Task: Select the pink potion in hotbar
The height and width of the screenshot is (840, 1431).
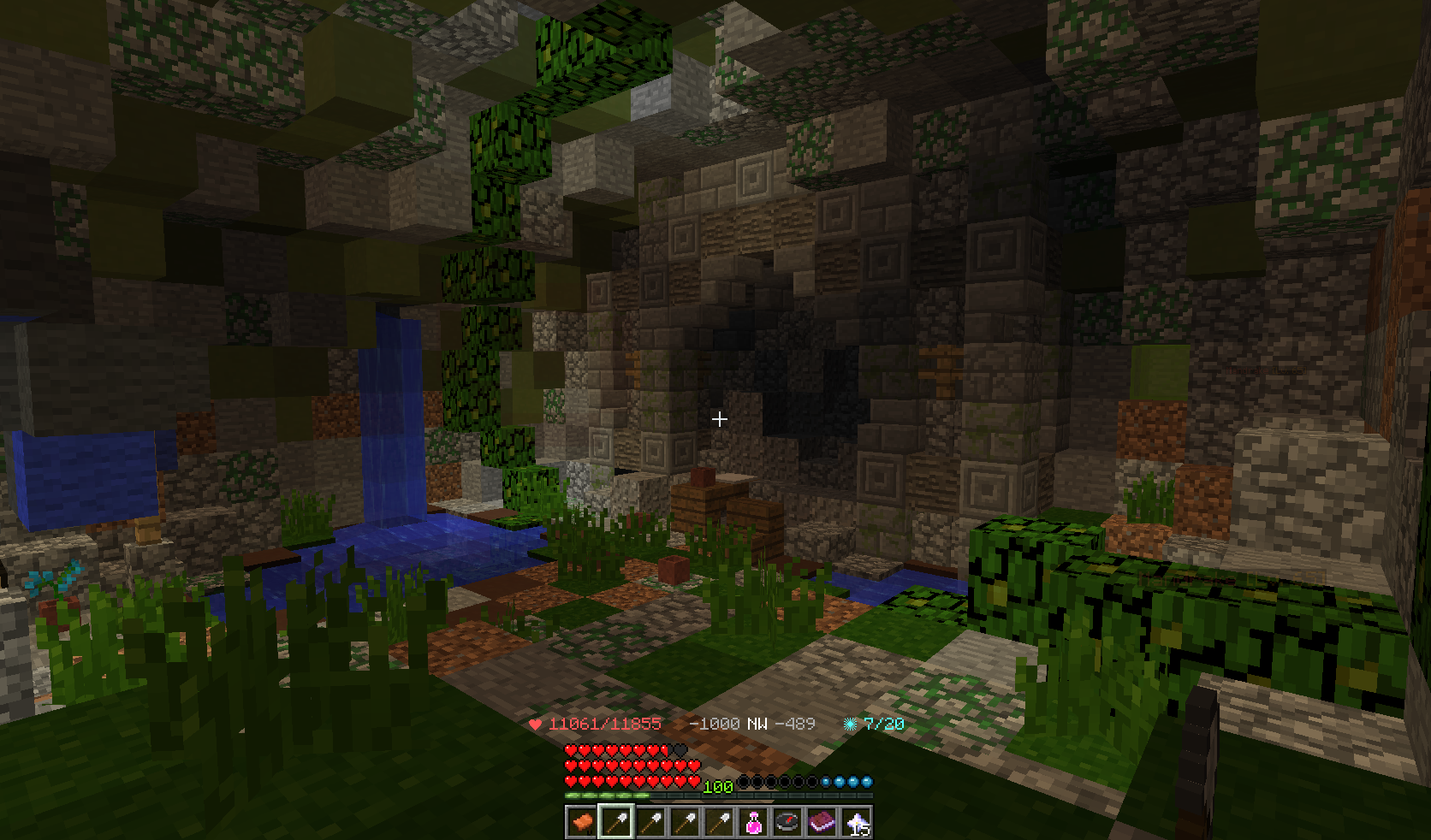Action: pyautogui.click(x=753, y=822)
